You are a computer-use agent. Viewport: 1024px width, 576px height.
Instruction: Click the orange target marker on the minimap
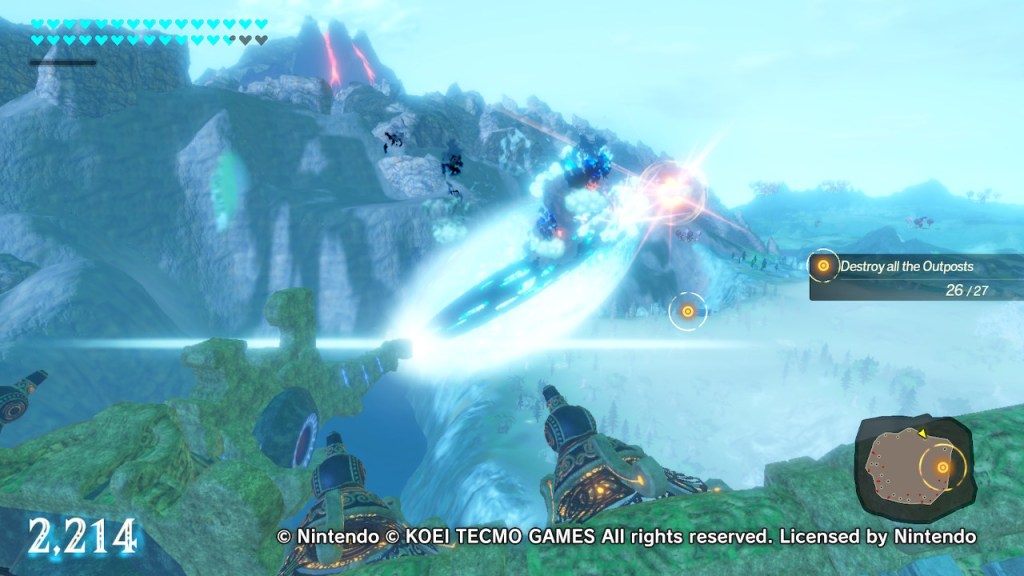[x=942, y=467]
